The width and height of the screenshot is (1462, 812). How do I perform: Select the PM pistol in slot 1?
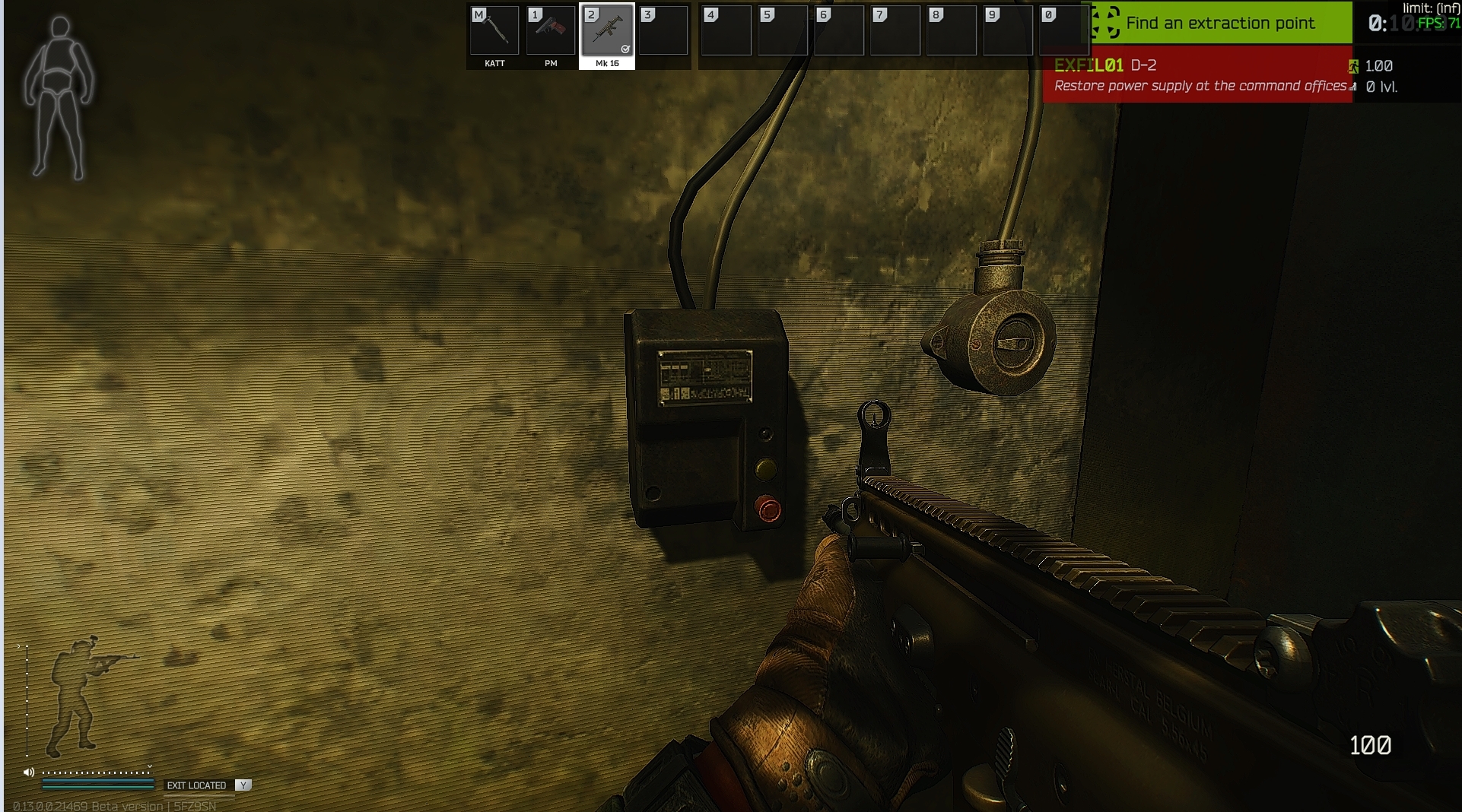(x=550, y=30)
